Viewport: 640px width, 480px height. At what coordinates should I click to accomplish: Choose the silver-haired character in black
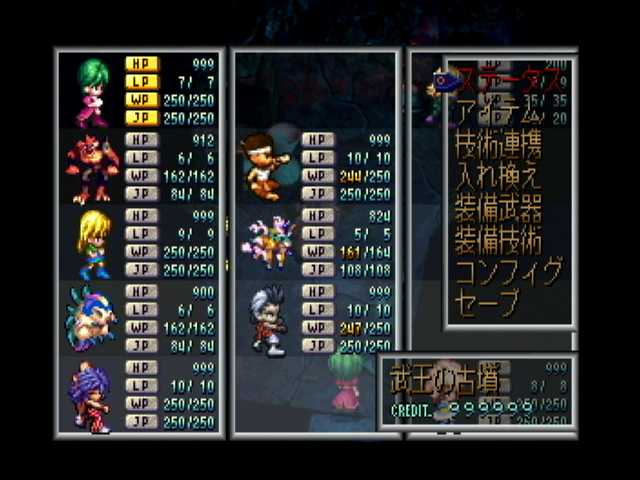(266, 320)
